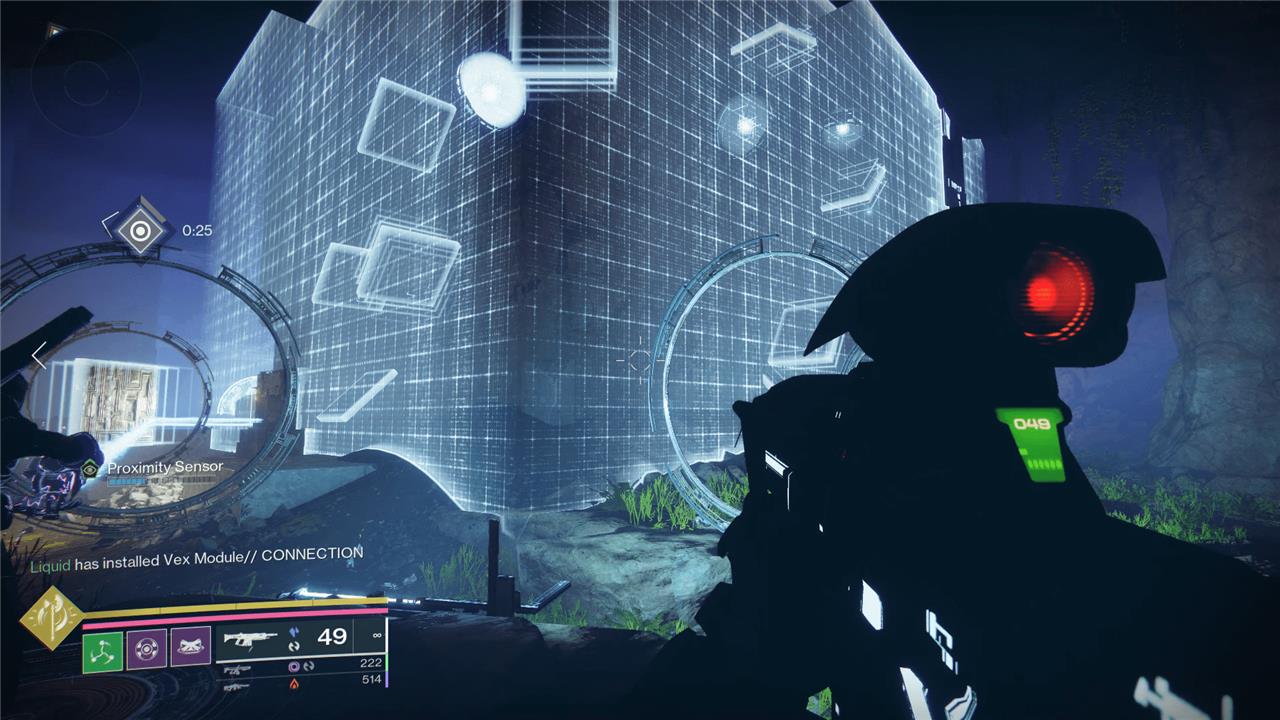Use the purple melee ability icon

pos(146,648)
